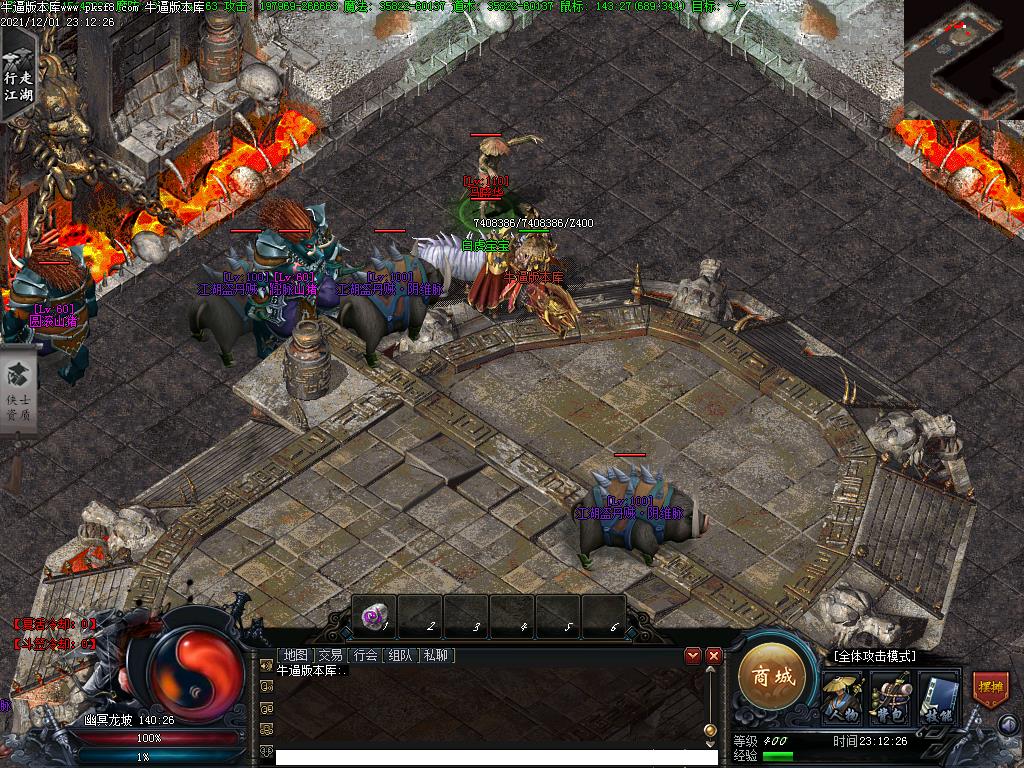Viewport: 1024px width, 768px height.
Task: Open the 侠士资质 side banner
Action: click(18, 390)
